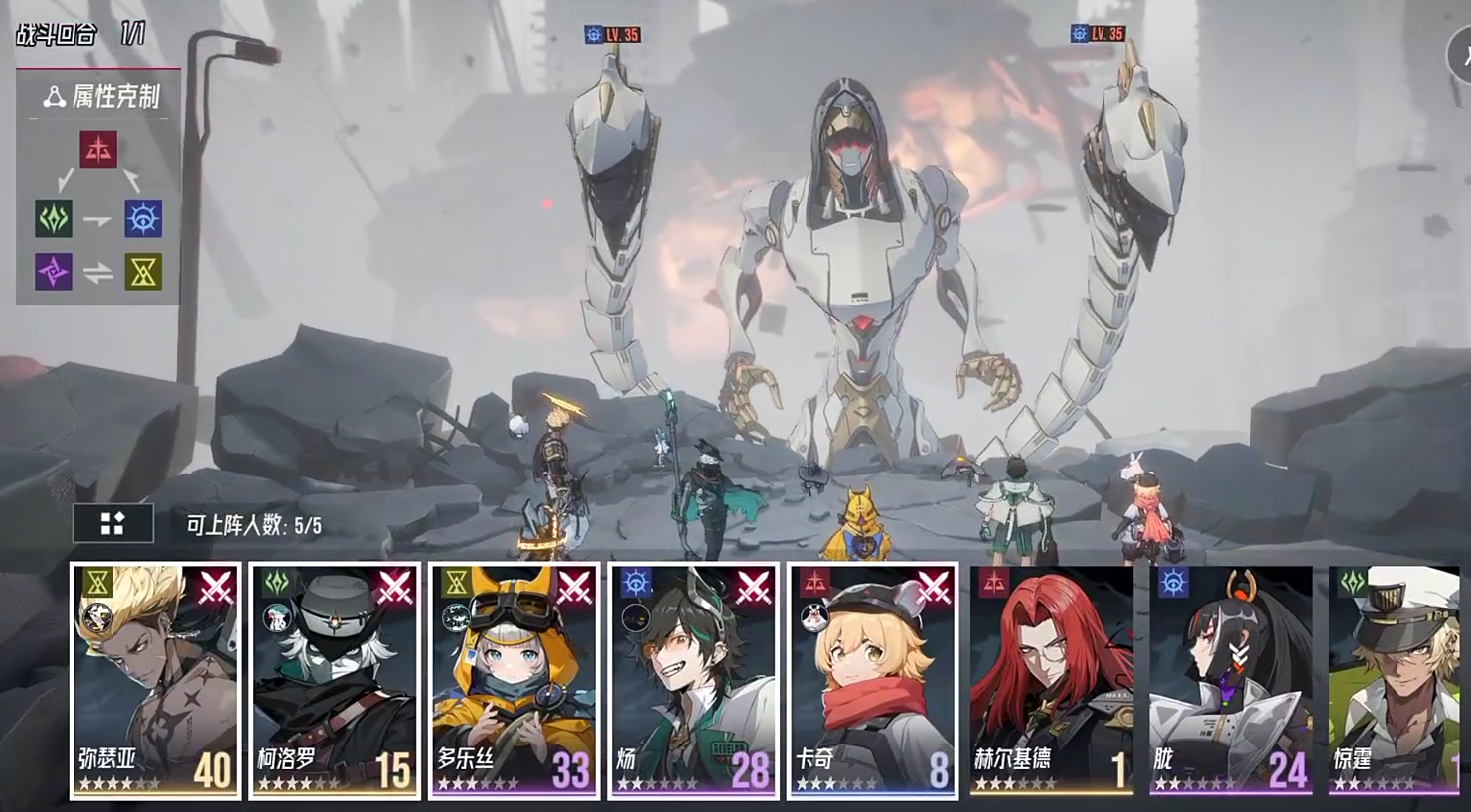Click the 属性克制 attribute chart header
This screenshot has width=1471, height=812.
99,96
